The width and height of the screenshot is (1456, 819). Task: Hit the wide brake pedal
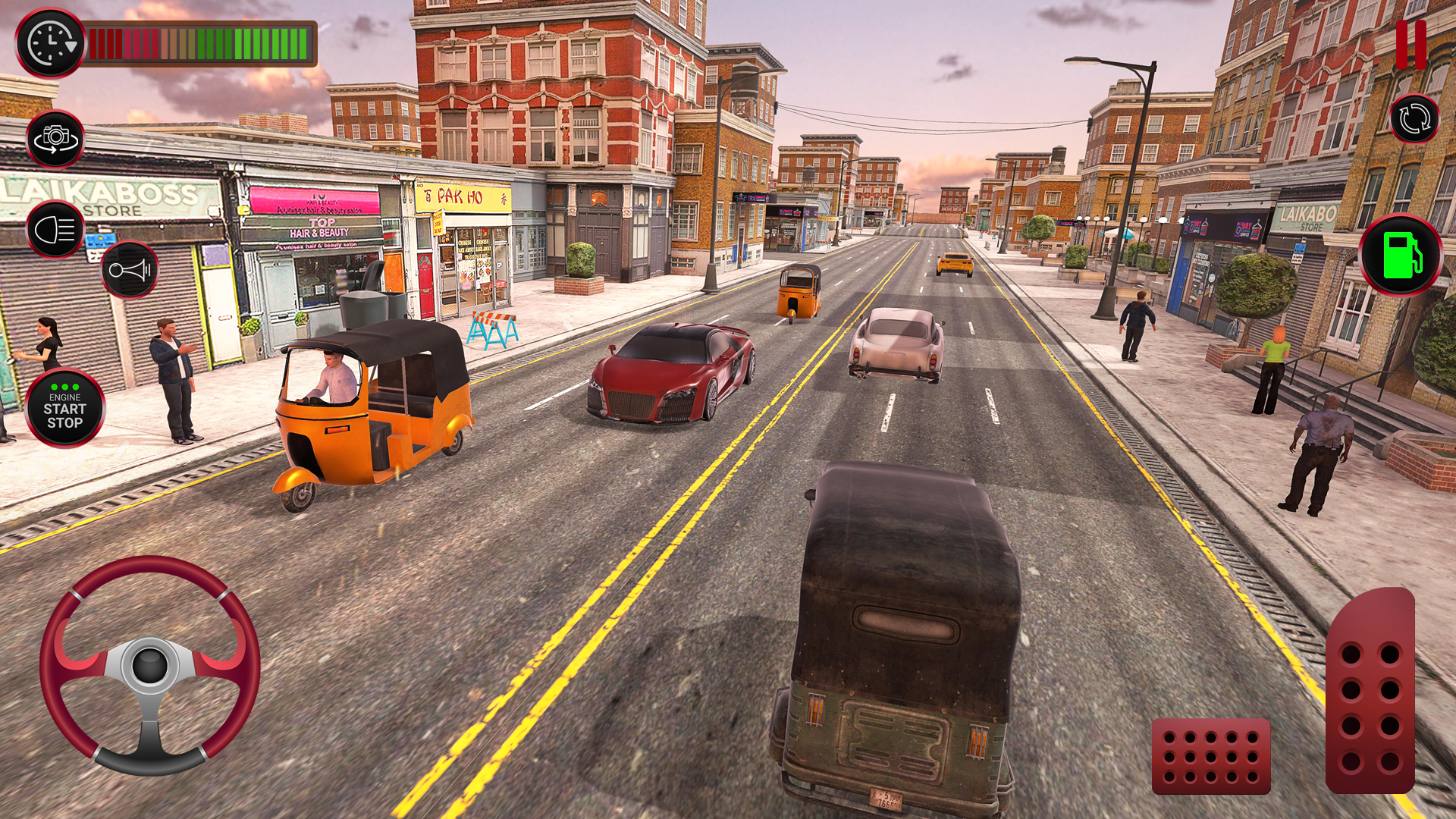(1211, 756)
